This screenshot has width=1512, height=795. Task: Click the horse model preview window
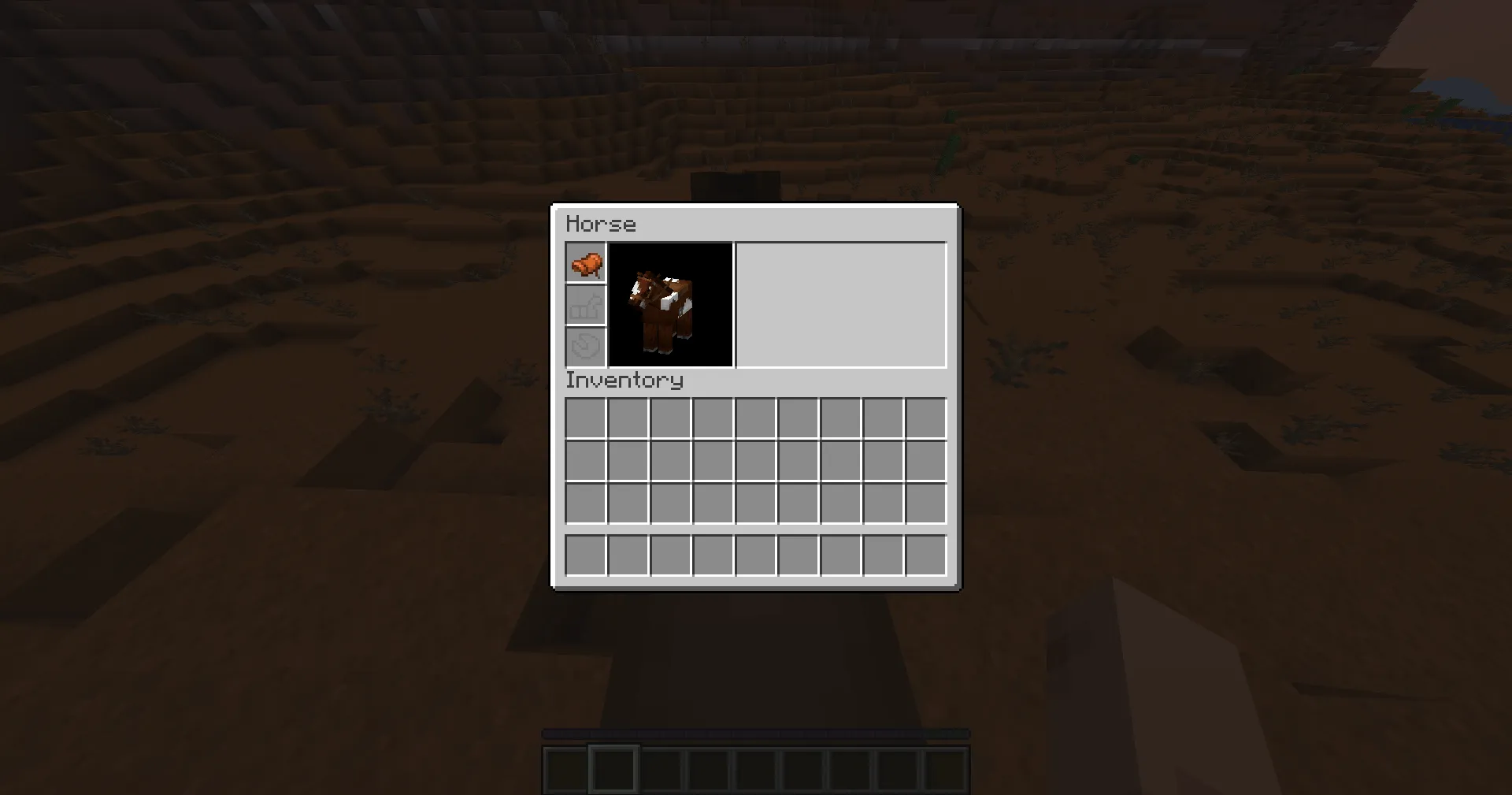(x=671, y=305)
